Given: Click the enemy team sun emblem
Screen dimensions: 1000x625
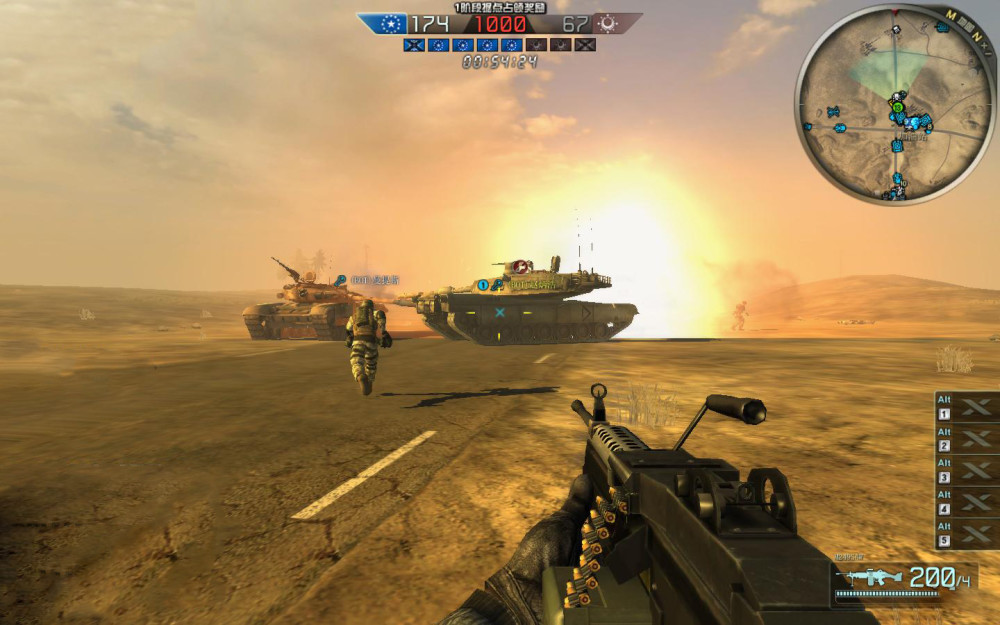Looking at the screenshot, I should [606, 23].
